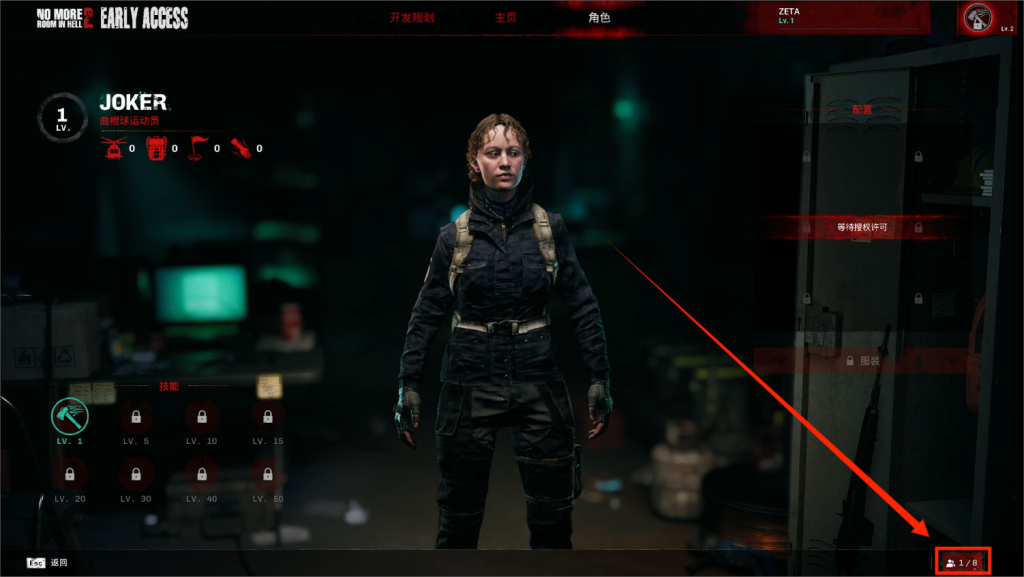Click the backpack stat icon
Image resolution: width=1024 pixels, height=577 pixels.
pos(155,149)
